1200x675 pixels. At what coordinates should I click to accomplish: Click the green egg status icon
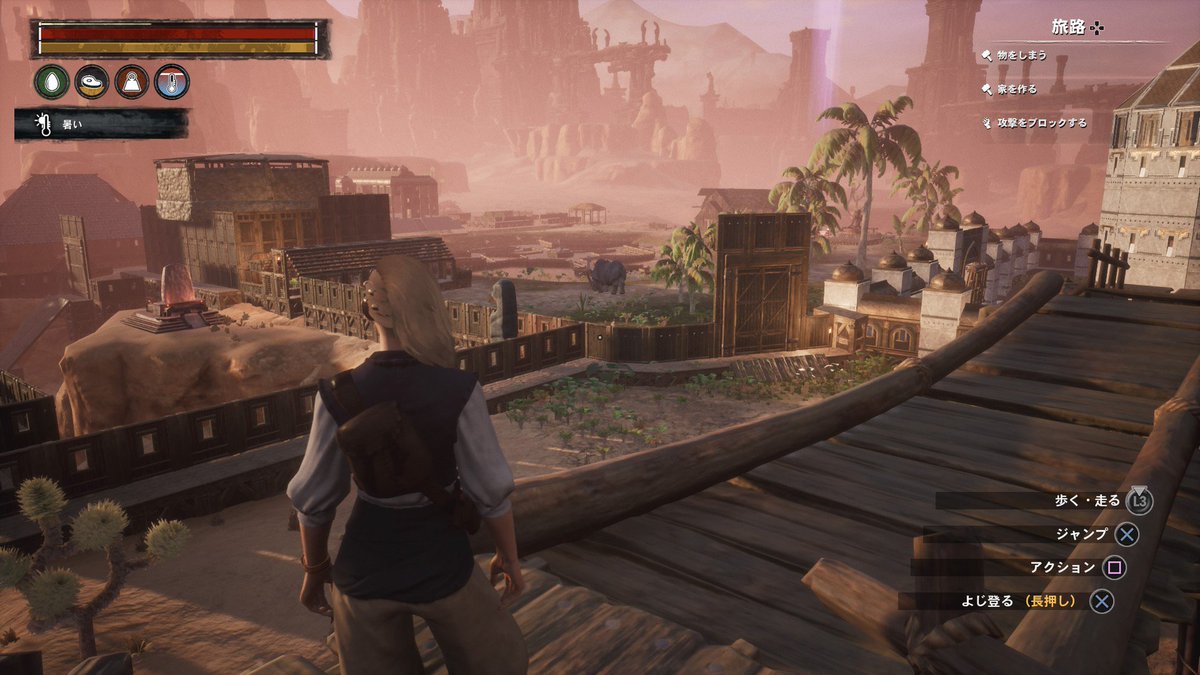coord(52,82)
